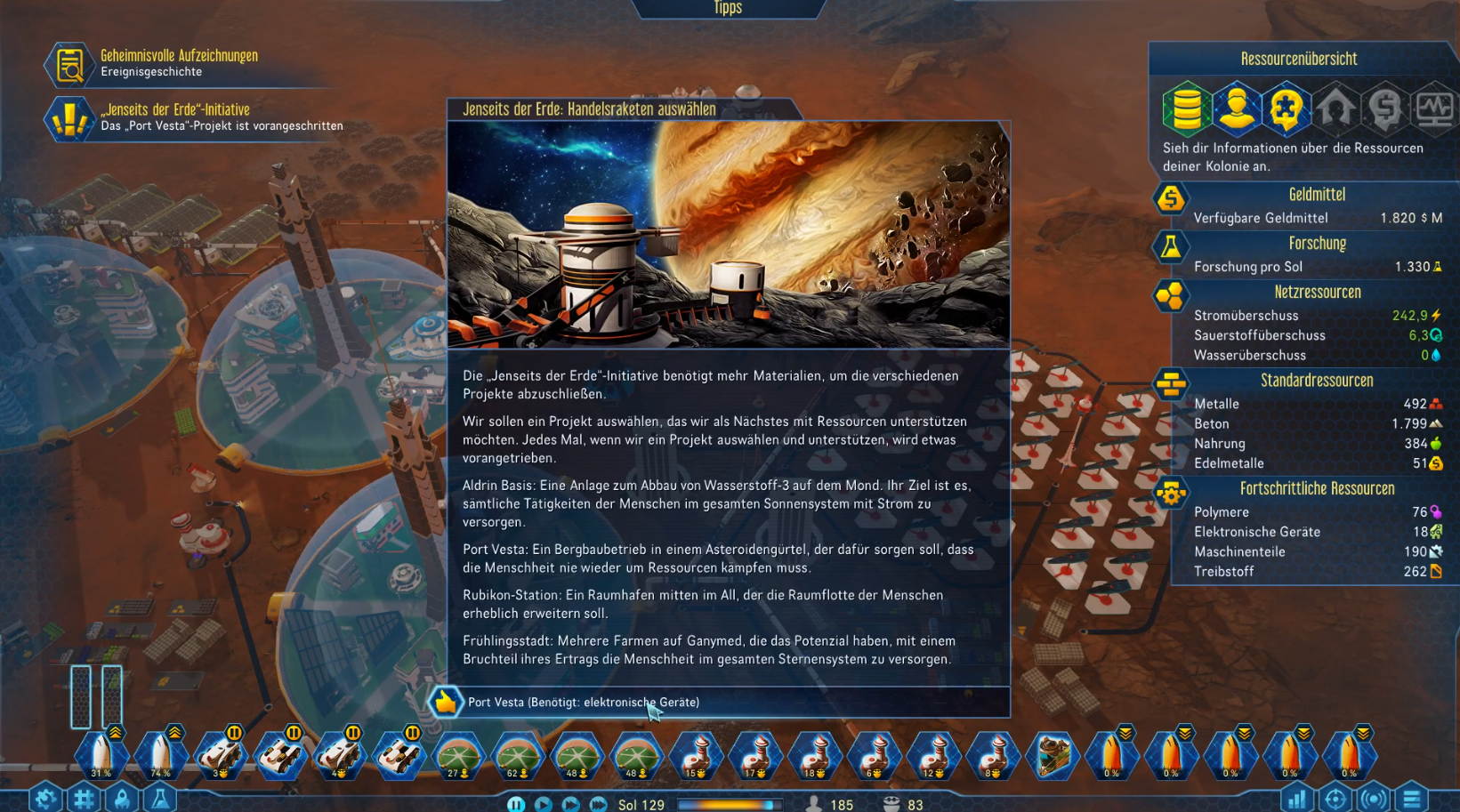
Task: Open the research screen flask icon
Action: 162,799
